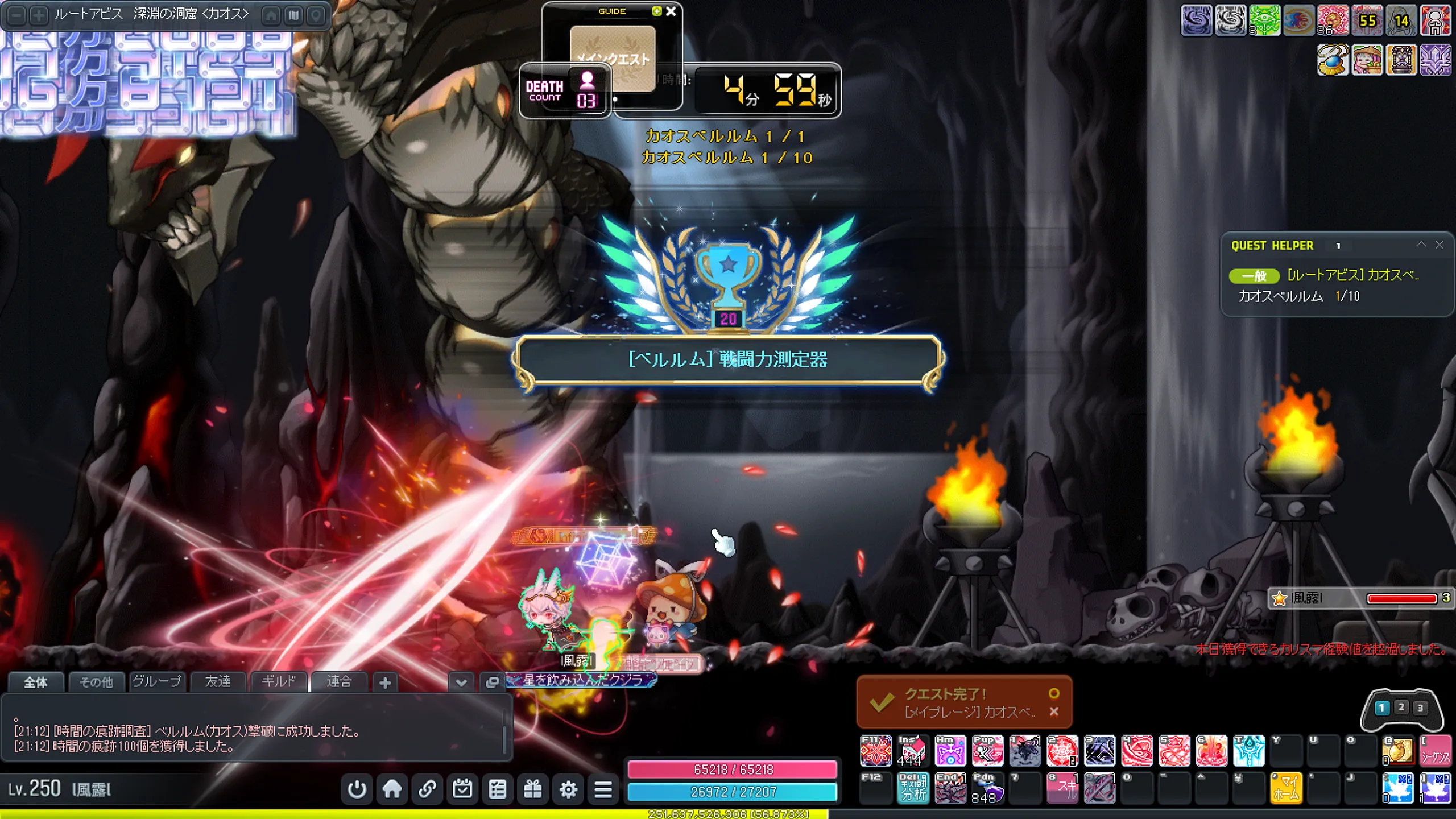The width and height of the screenshot is (1456, 819).
Task: Close the GUIDE panel
Action: 671,11
